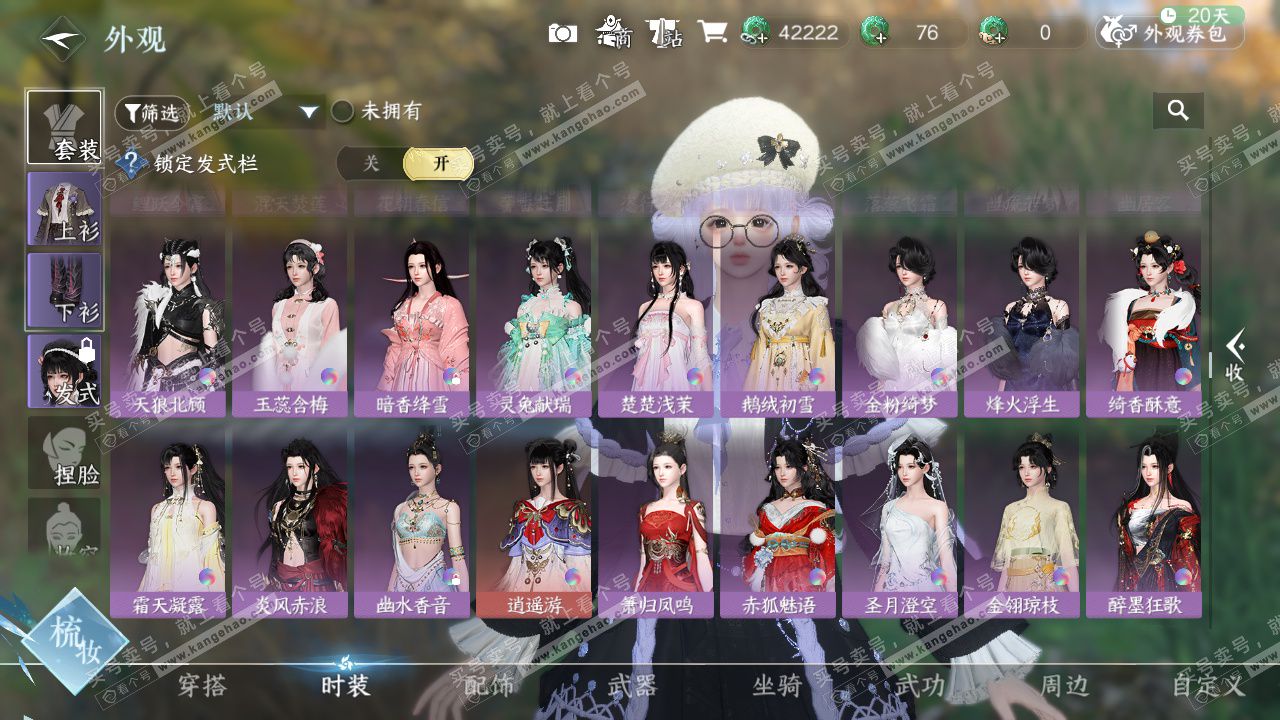Open the shopping cart
This screenshot has width=1280, height=720.
[712, 33]
